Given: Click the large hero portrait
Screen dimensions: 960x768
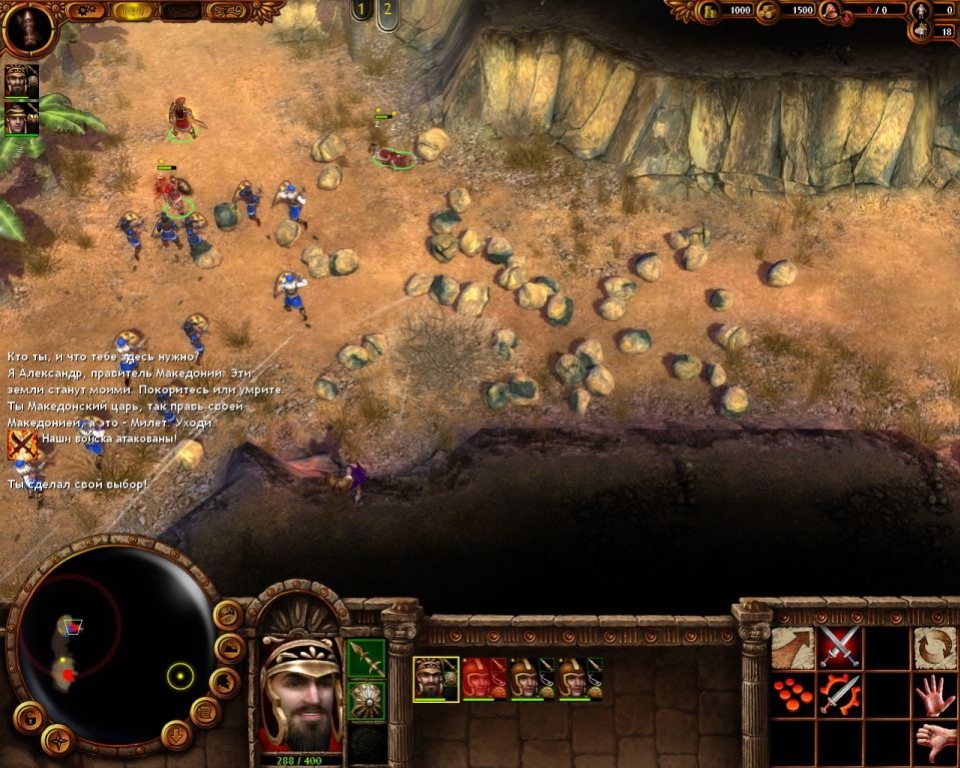Looking at the screenshot, I should point(299,691).
